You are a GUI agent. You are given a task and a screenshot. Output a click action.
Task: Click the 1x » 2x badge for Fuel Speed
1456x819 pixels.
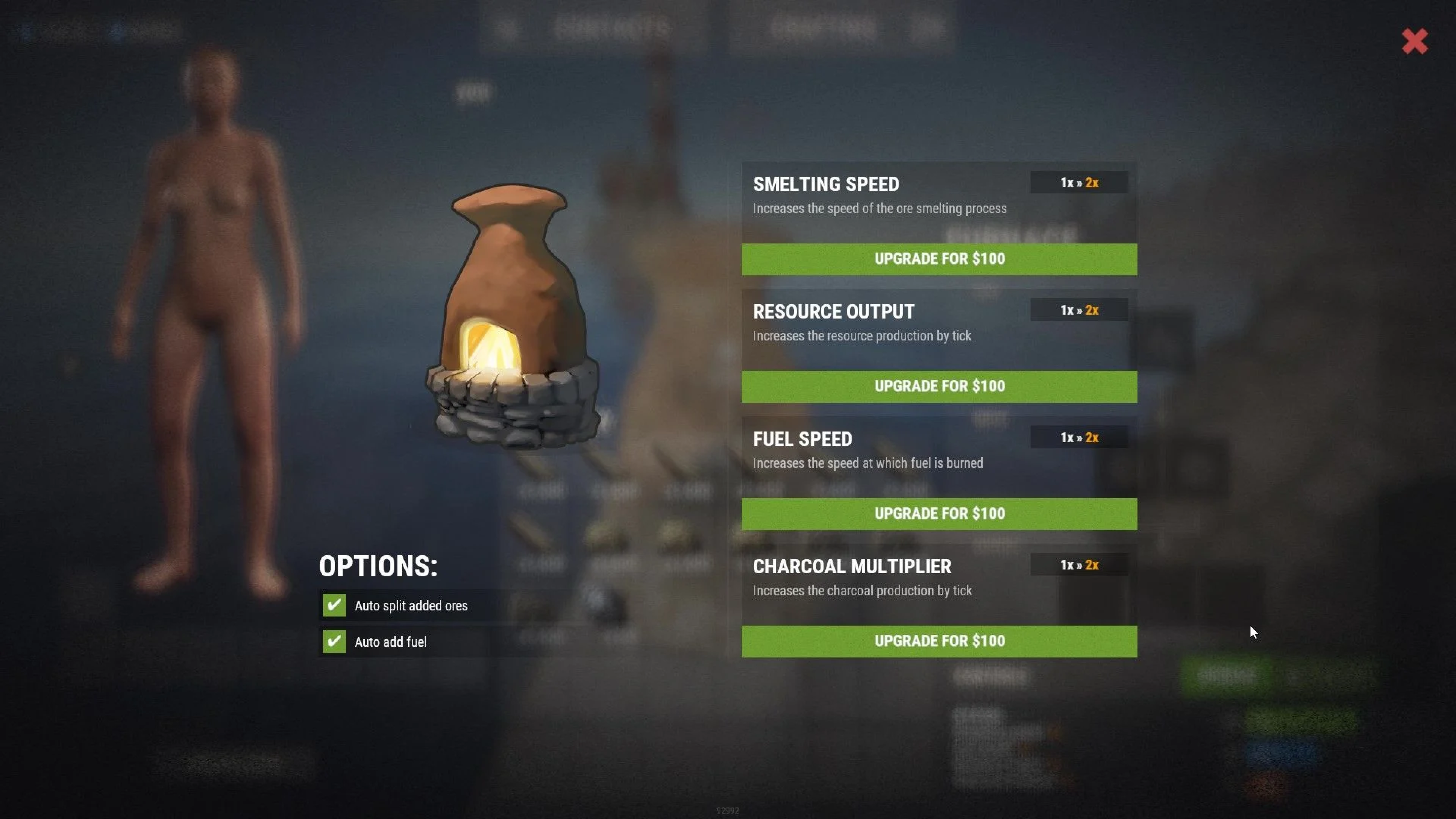click(x=1078, y=437)
